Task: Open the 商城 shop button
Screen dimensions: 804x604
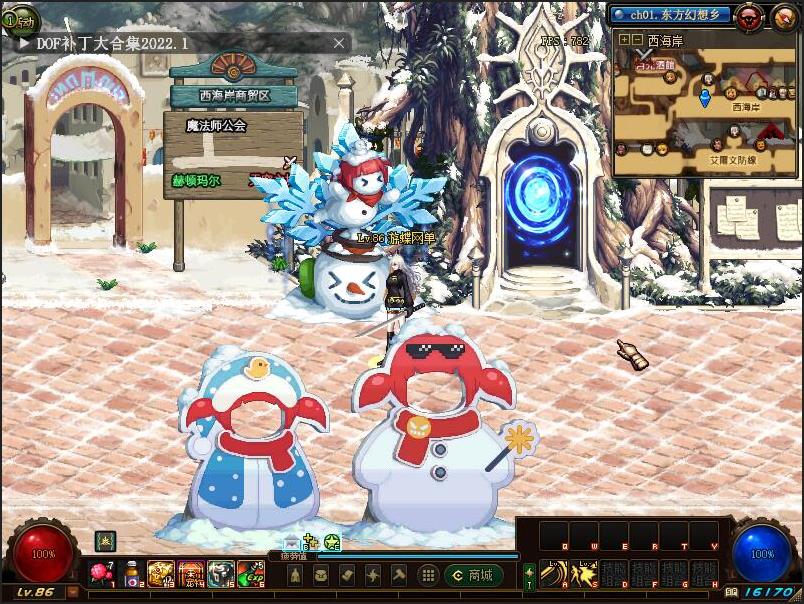Action: [473, 575]
